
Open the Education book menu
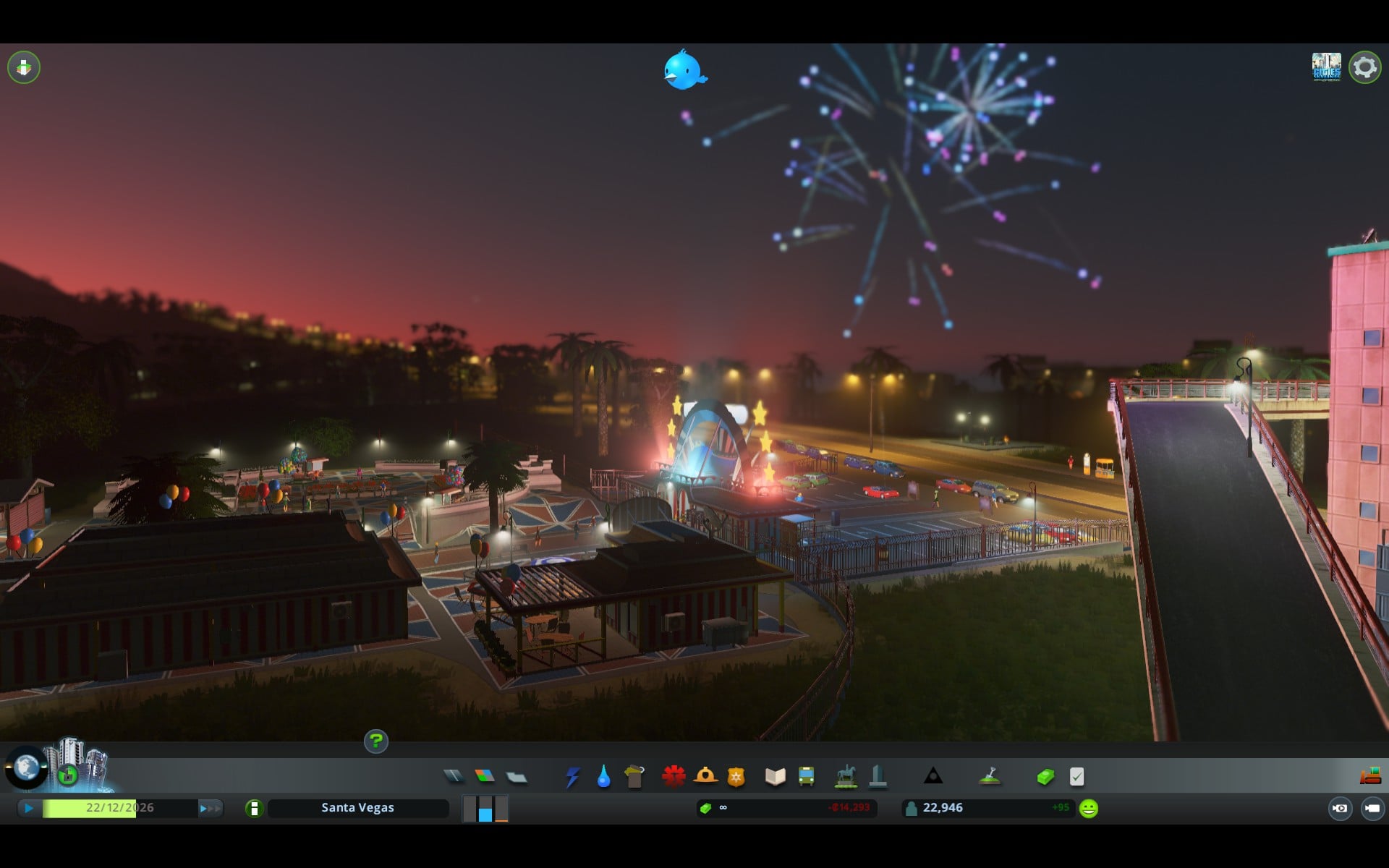click(x=775, y=777)
